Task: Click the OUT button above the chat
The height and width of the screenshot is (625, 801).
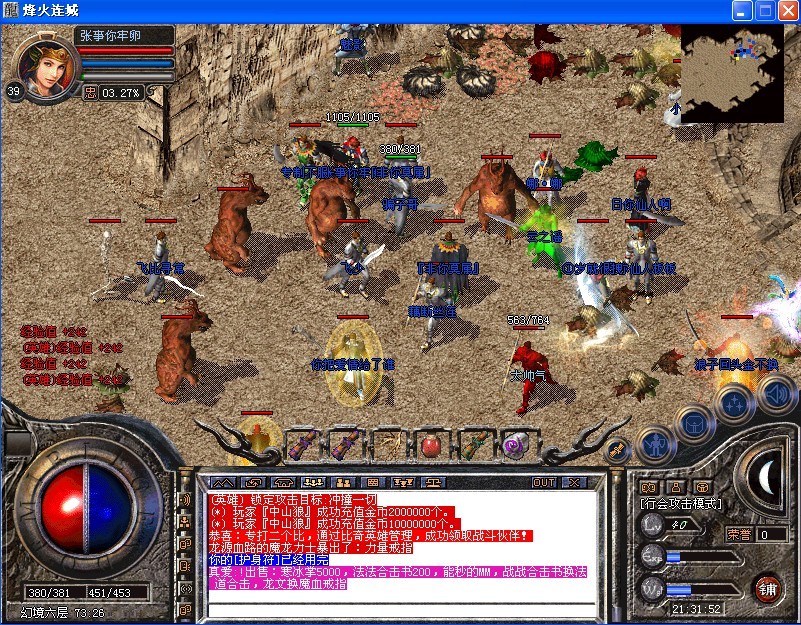Action: [x=543, y=482]
